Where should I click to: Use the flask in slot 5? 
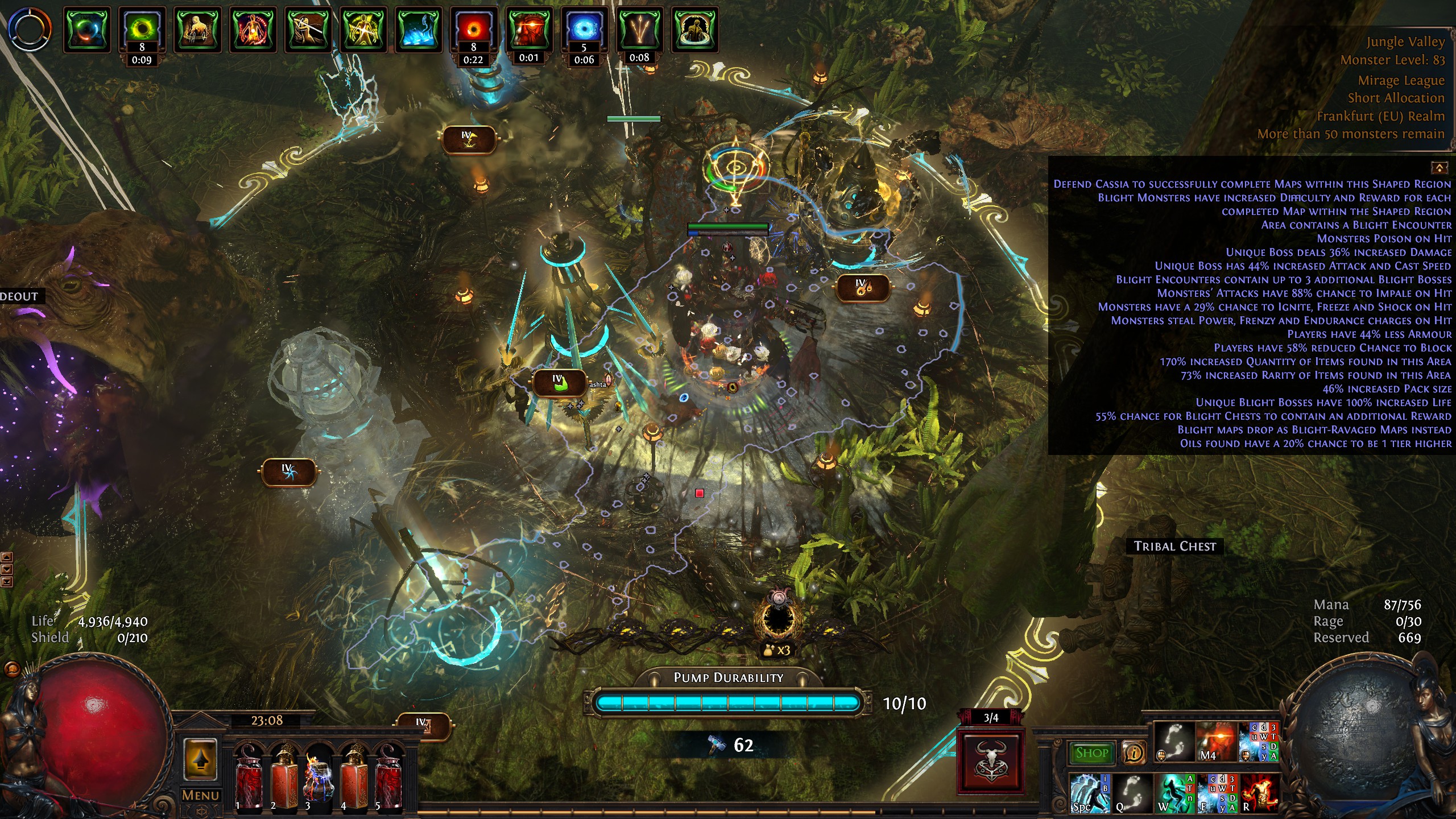[x=389, y=776]
